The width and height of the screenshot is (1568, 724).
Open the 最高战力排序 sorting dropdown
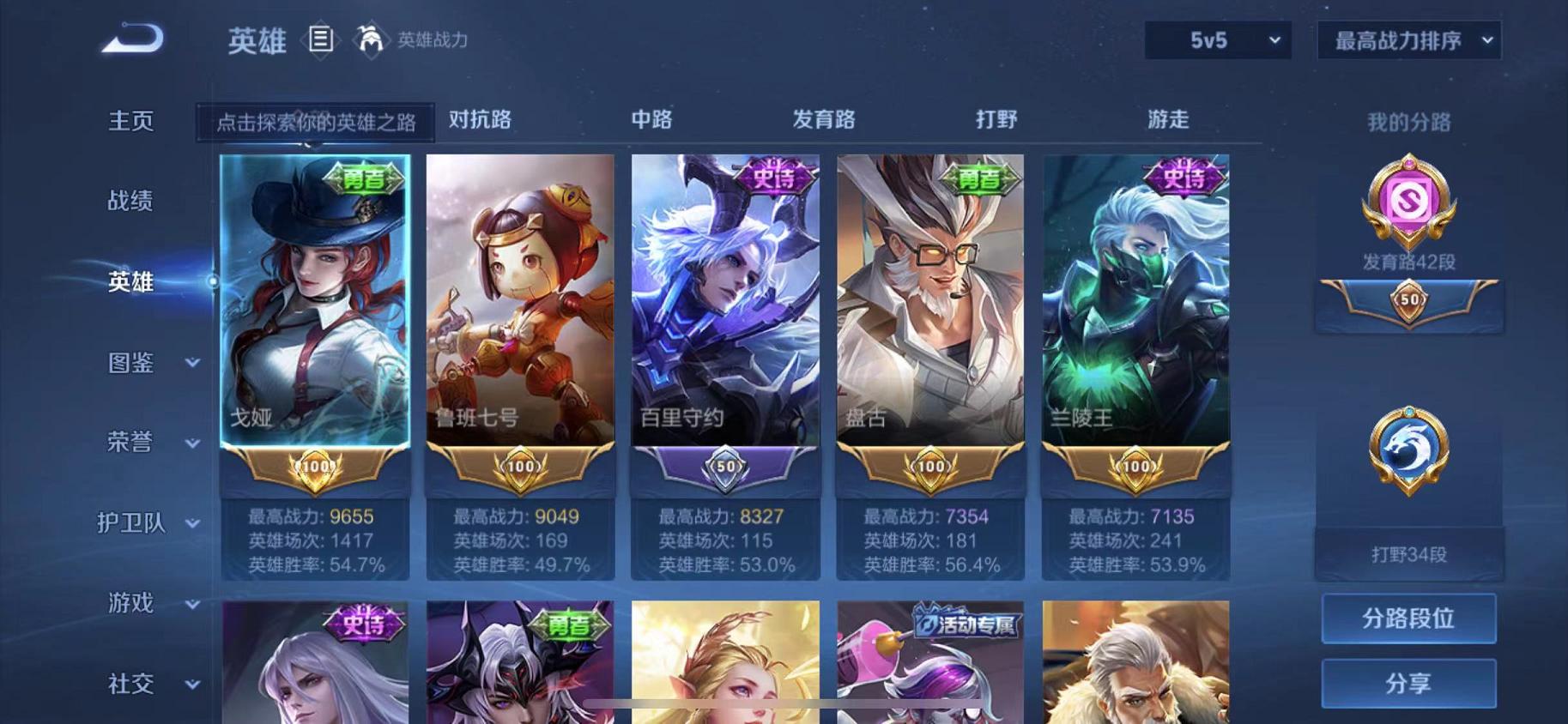pos(1408,40)
